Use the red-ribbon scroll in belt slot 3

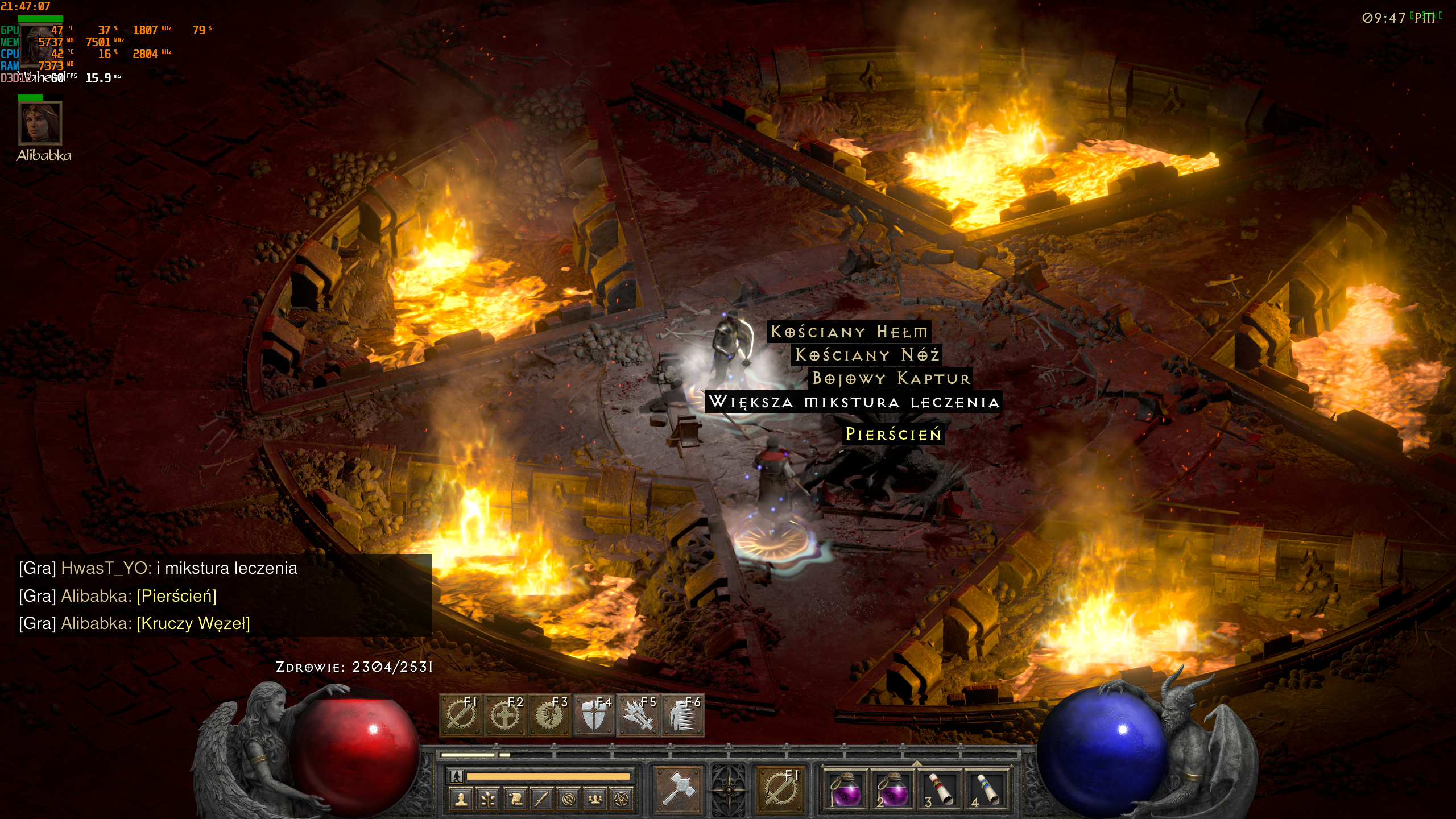(x=940, y=790)
